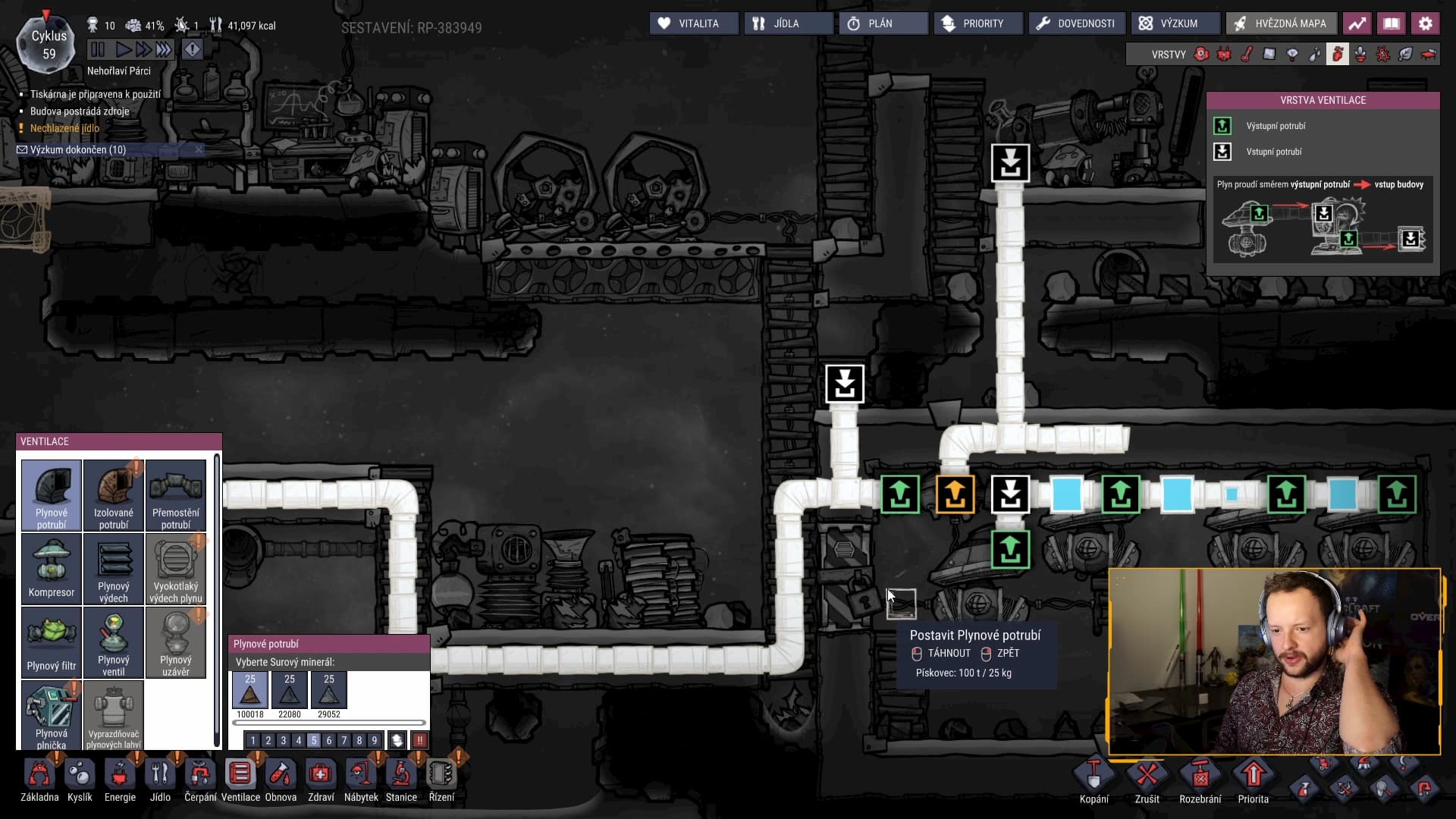Viewport: 1456px width, 819px height.
Task: Switch to the Čerpání plumbing category
Action: (x=200, y=780)
